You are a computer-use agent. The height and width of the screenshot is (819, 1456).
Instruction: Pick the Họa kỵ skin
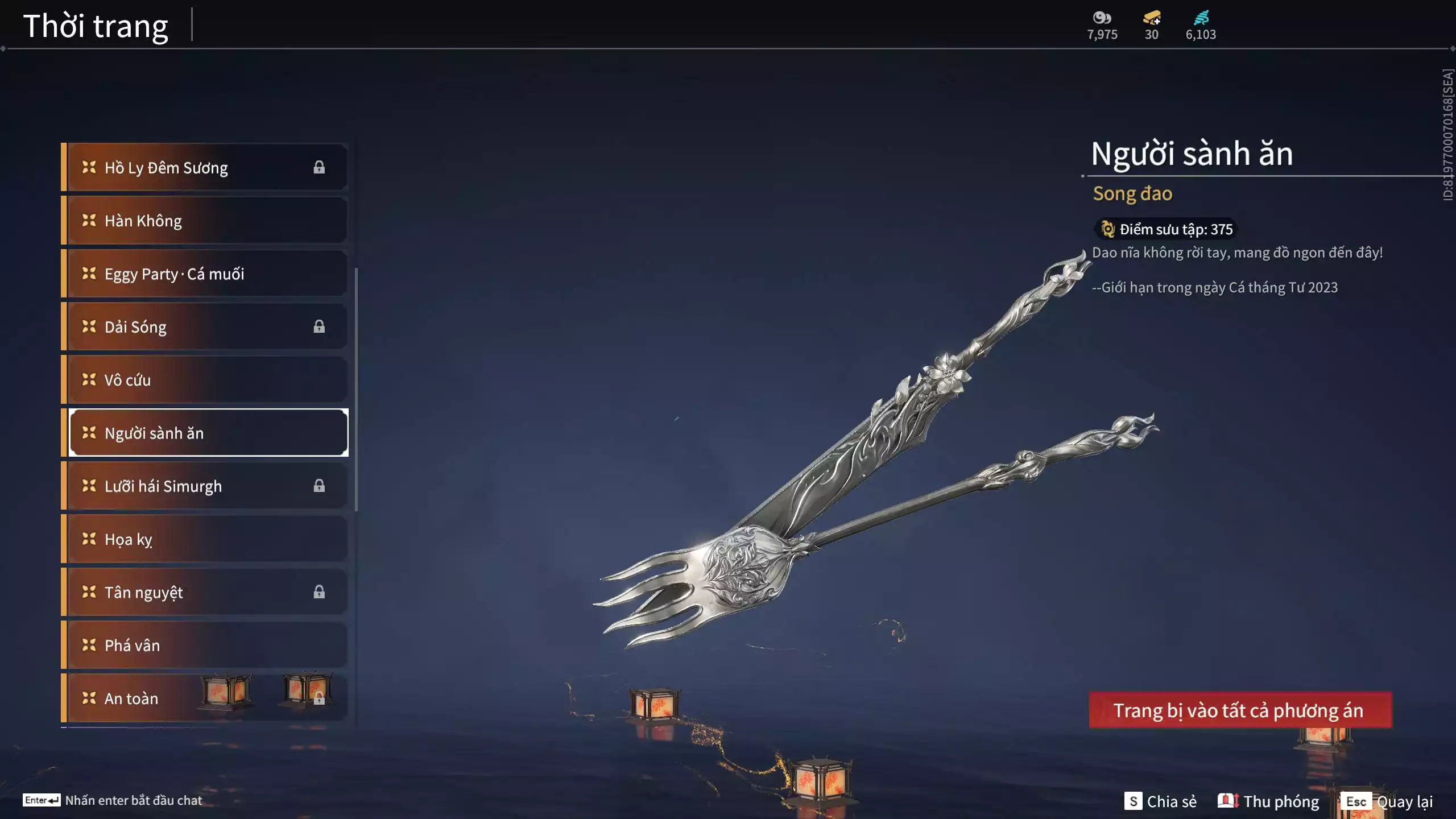(x=205, y=539)
